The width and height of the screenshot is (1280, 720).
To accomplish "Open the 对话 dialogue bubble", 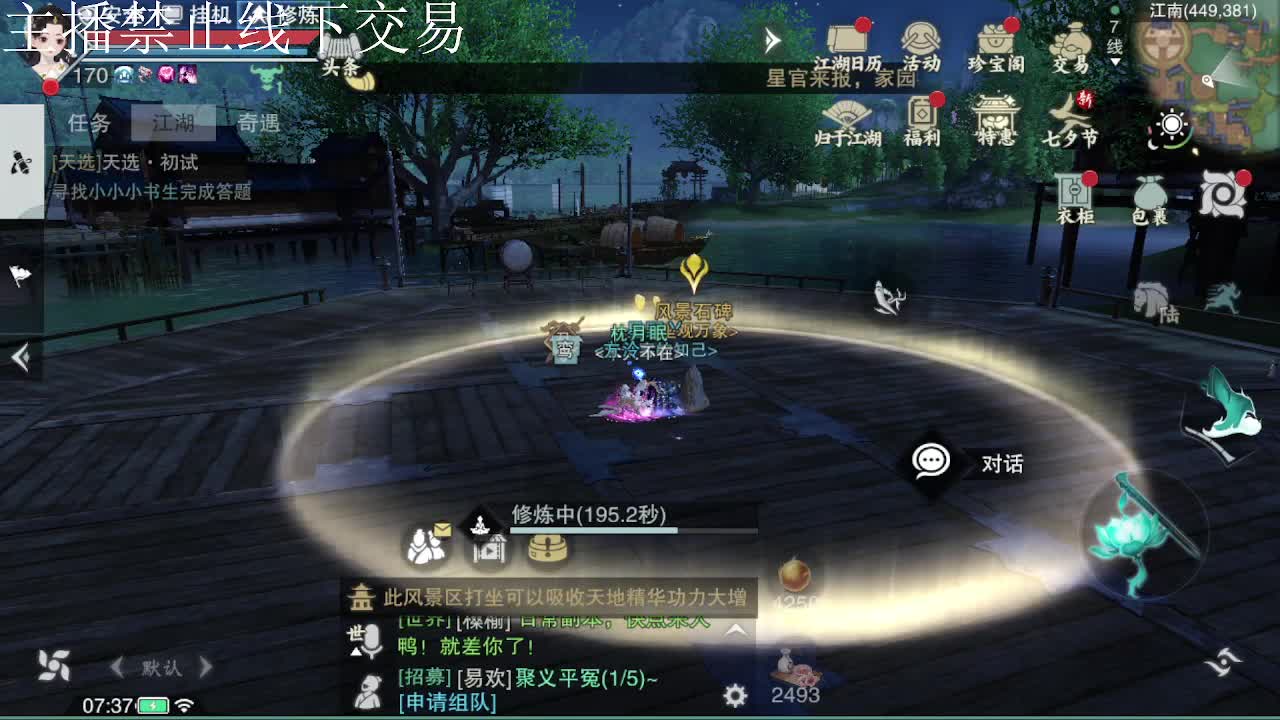I will pos(930,462).
